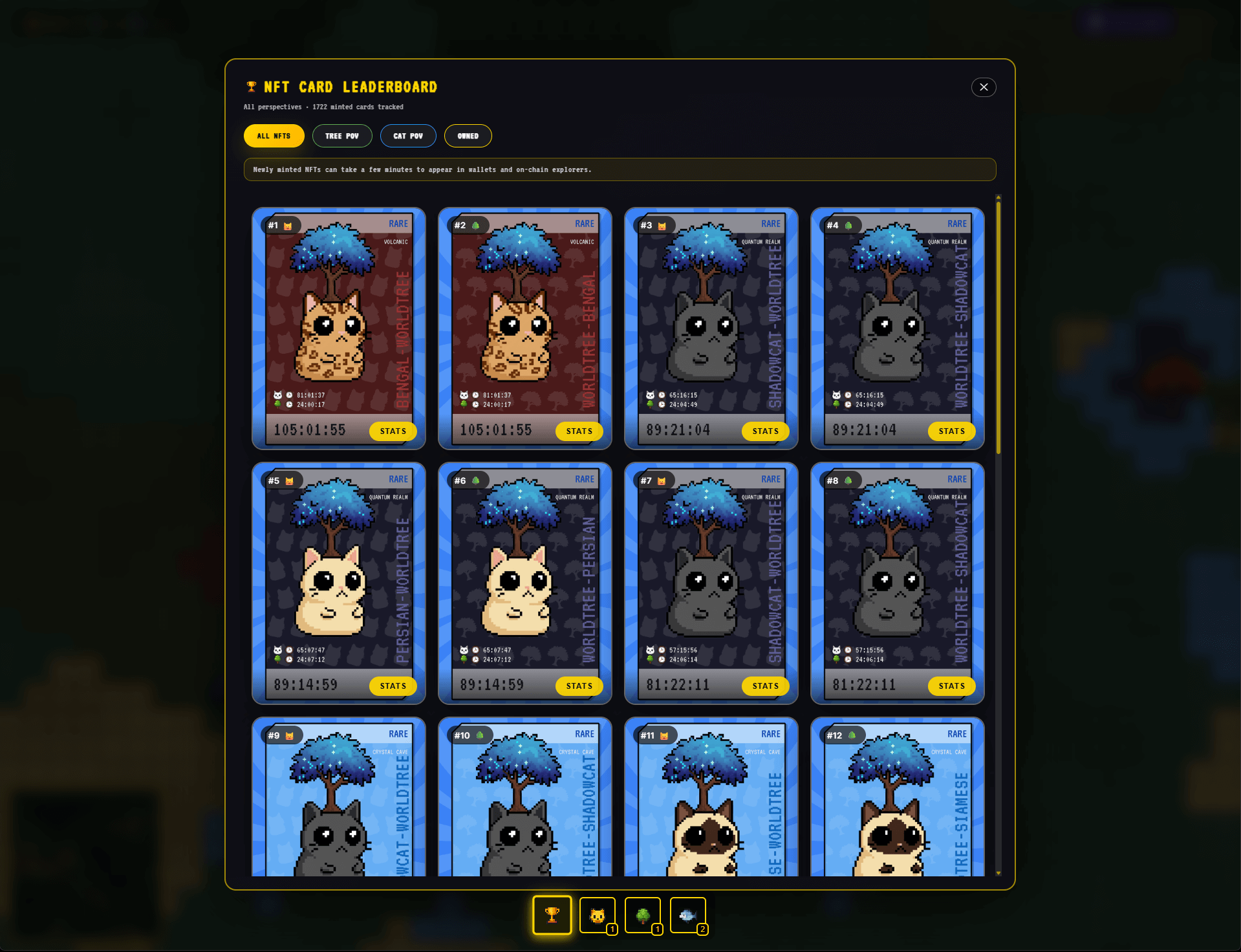The width and height of the screenshot is (1241, 952).
Task: Select card #9 on the leaderboard
Action: tap(338, 802)
